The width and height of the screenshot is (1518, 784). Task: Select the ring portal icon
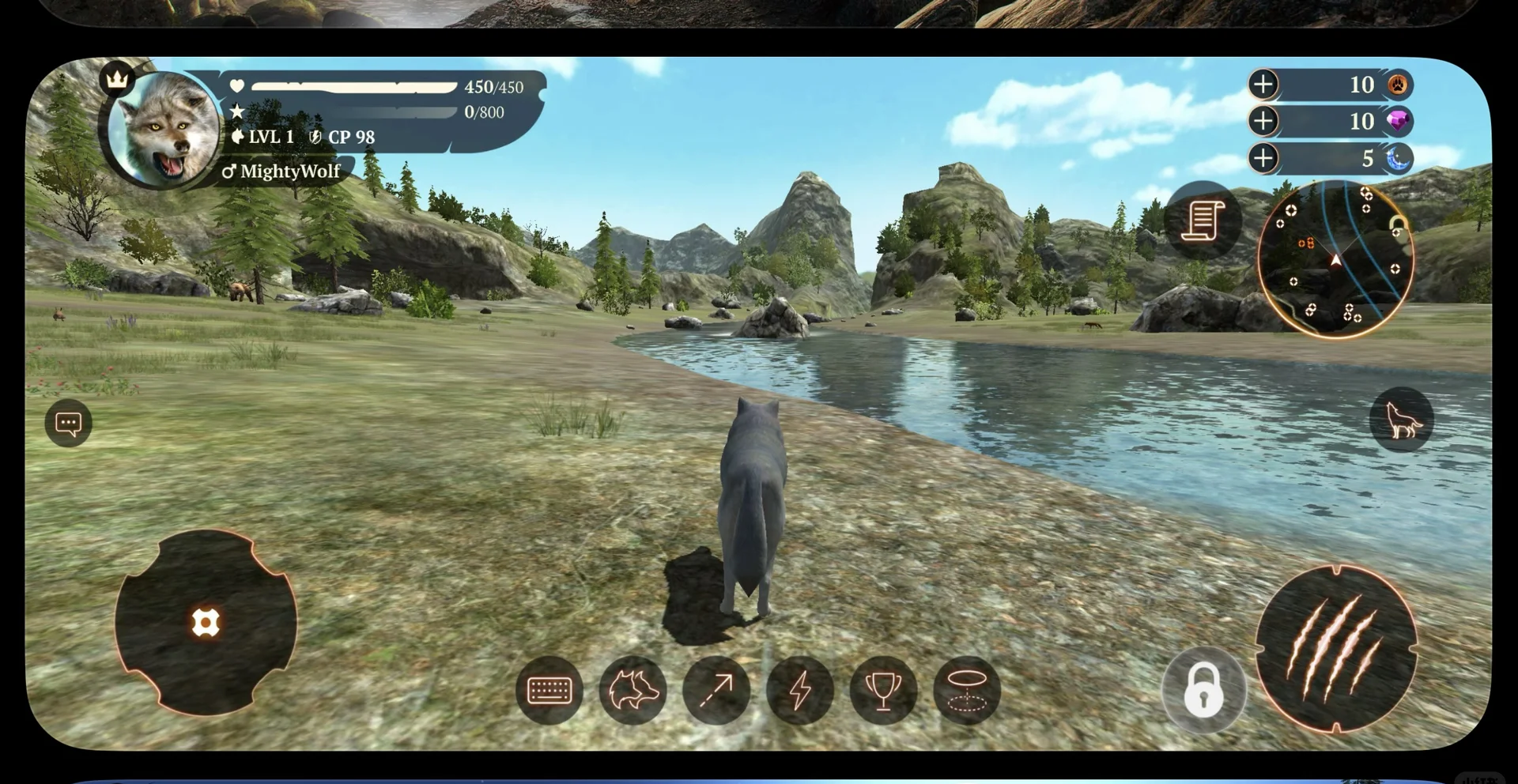(967, 690)
